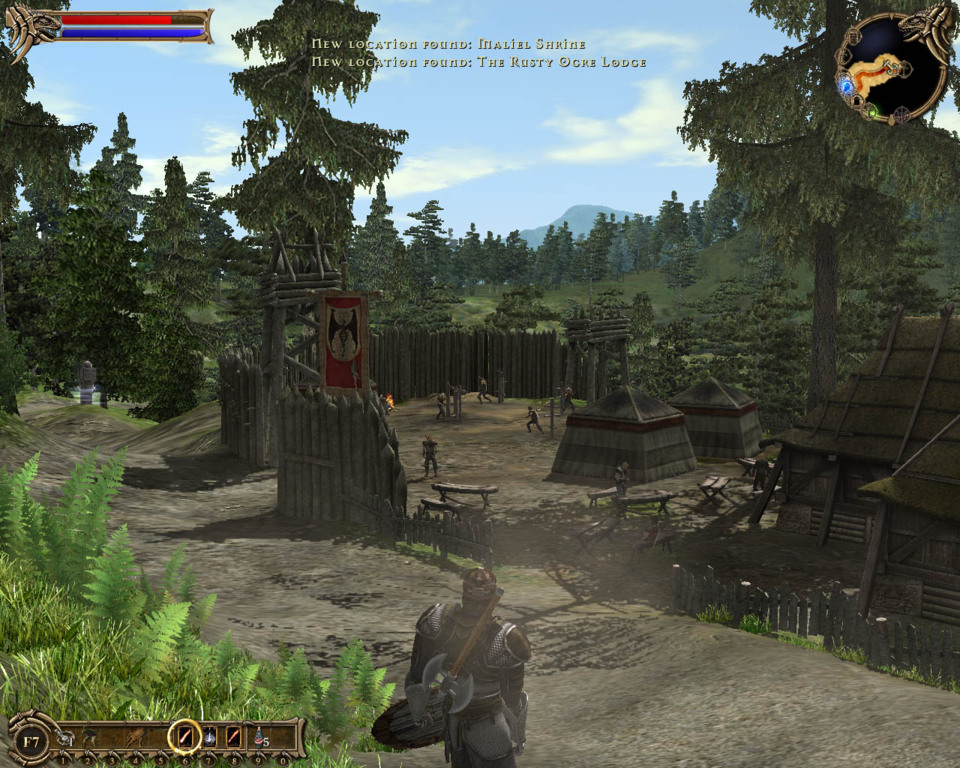960x768 pixels.
Task: Select the gold-ringed red skill in slot 6
Action: point(184,738)
